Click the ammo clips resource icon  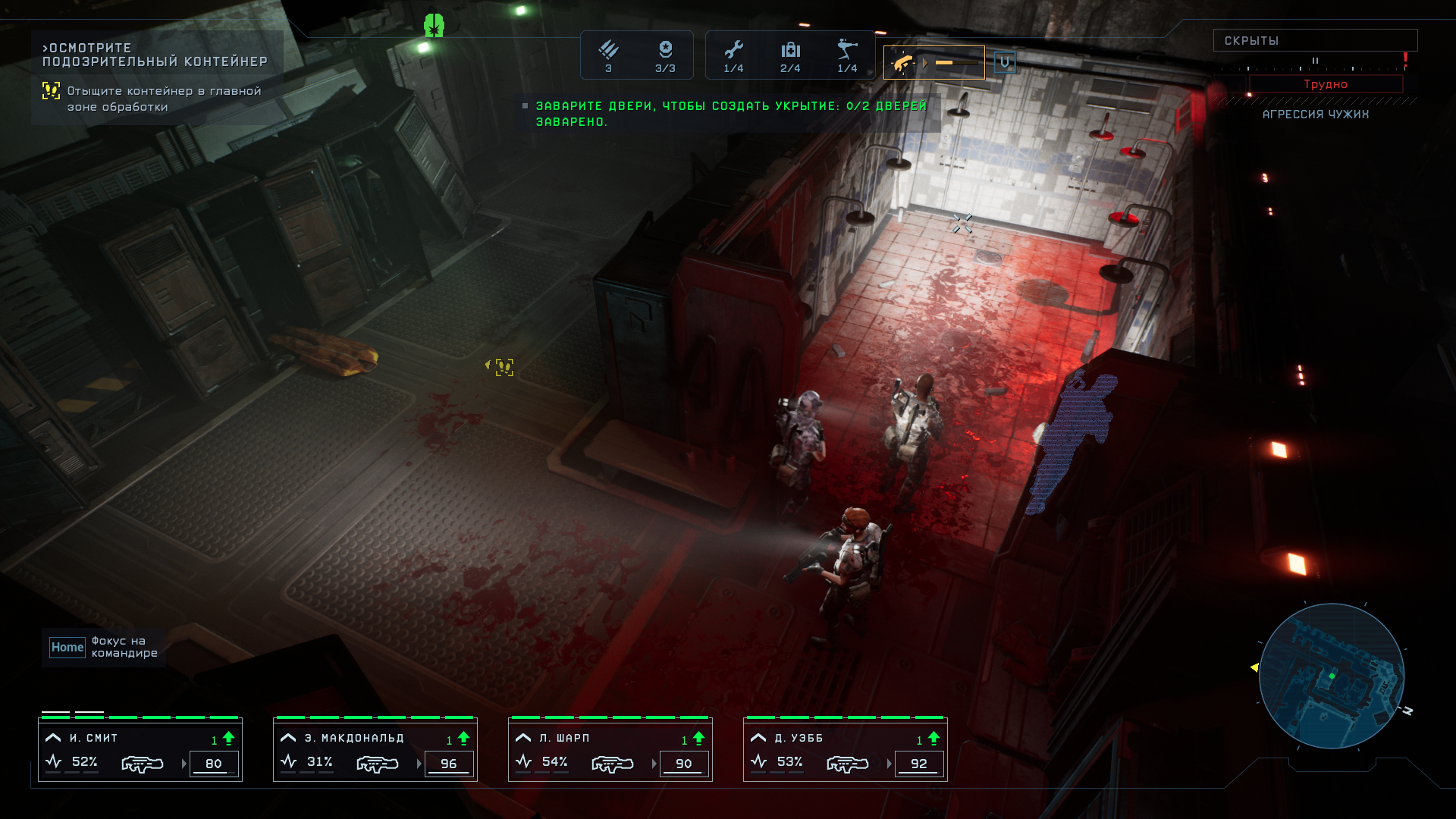[608, 51]
